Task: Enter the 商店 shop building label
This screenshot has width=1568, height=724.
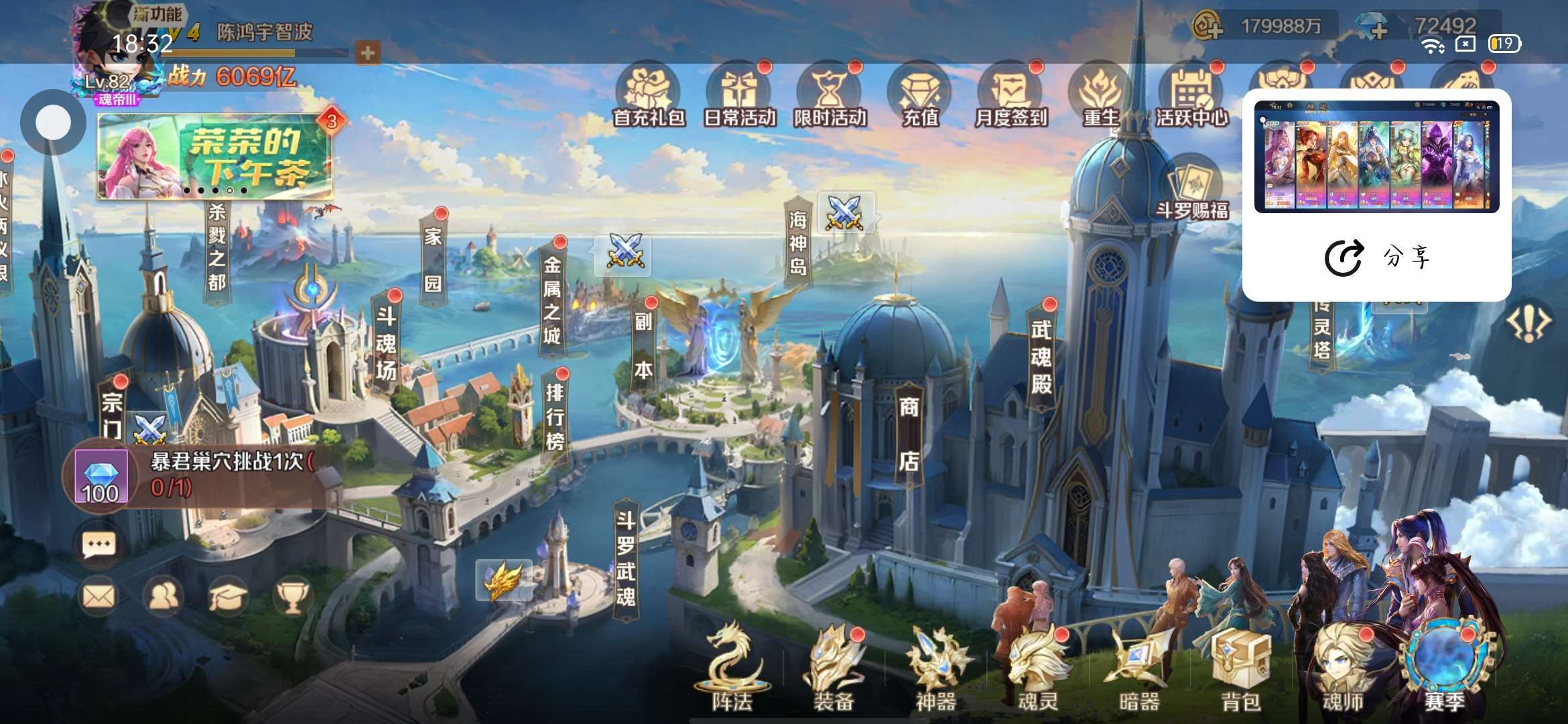Action: pos(909,434)
